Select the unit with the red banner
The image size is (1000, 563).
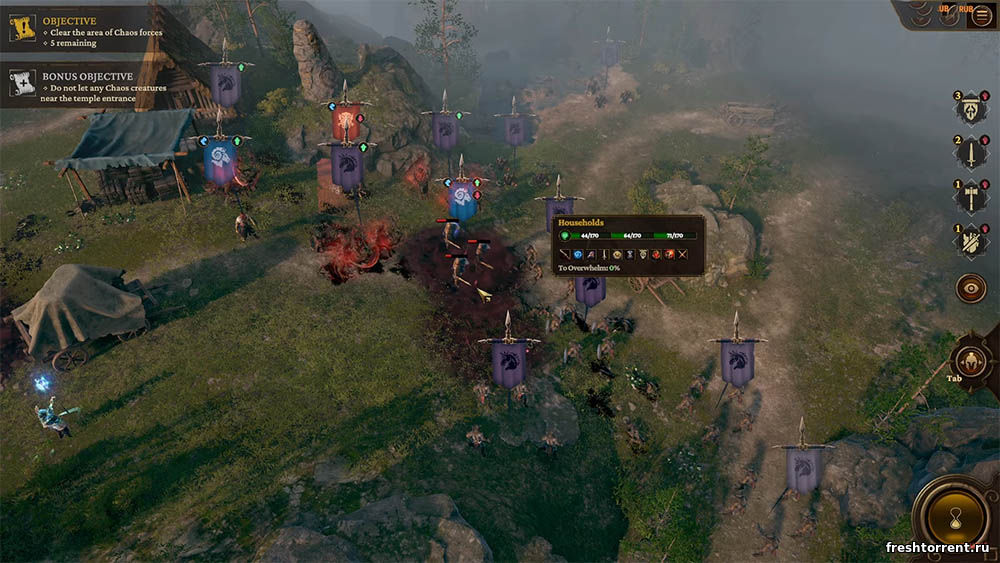(346, 123)
